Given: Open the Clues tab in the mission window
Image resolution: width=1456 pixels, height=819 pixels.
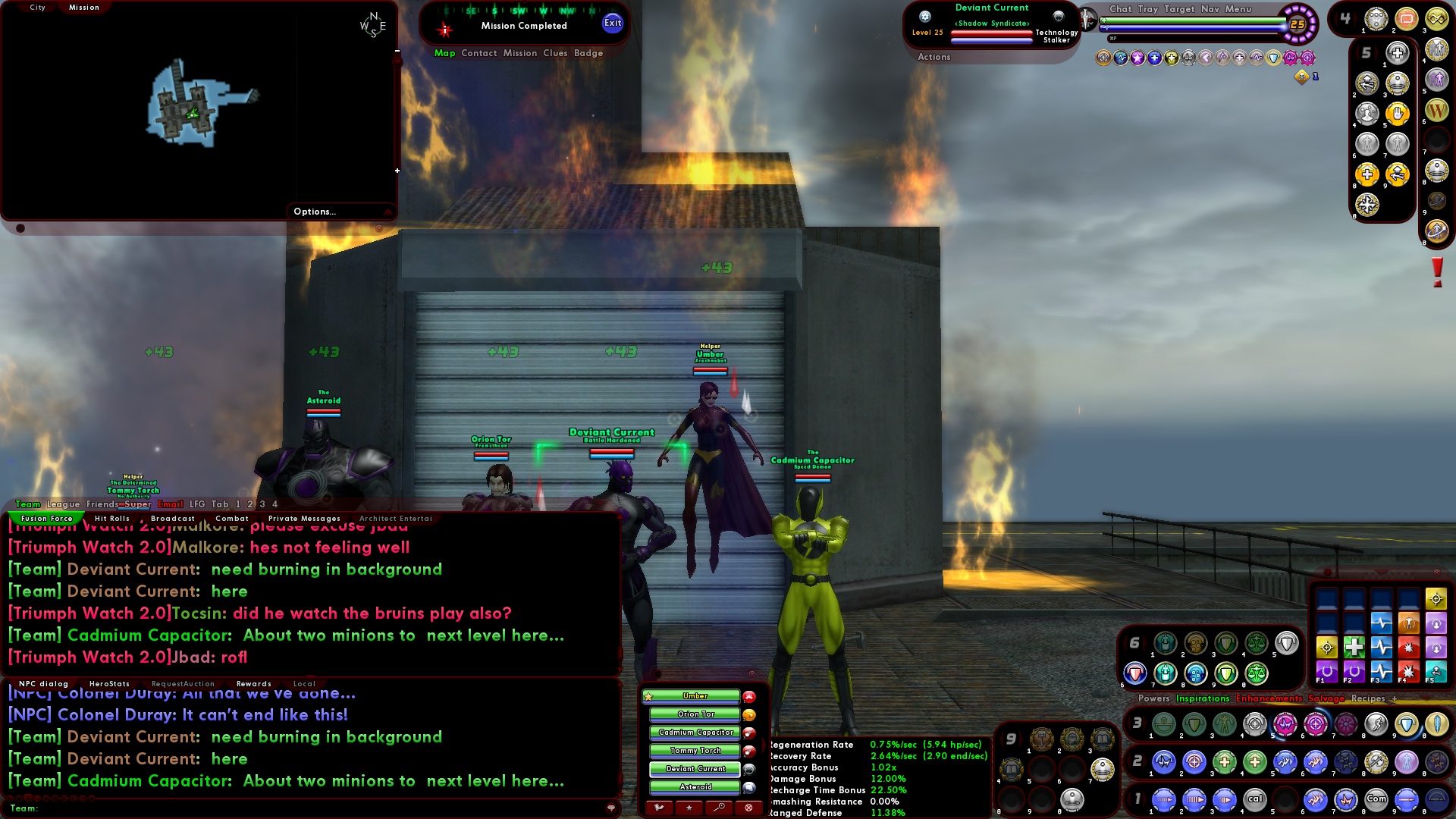Looking at the screenshot, I should pyautogui.click(x=555, y=53).
